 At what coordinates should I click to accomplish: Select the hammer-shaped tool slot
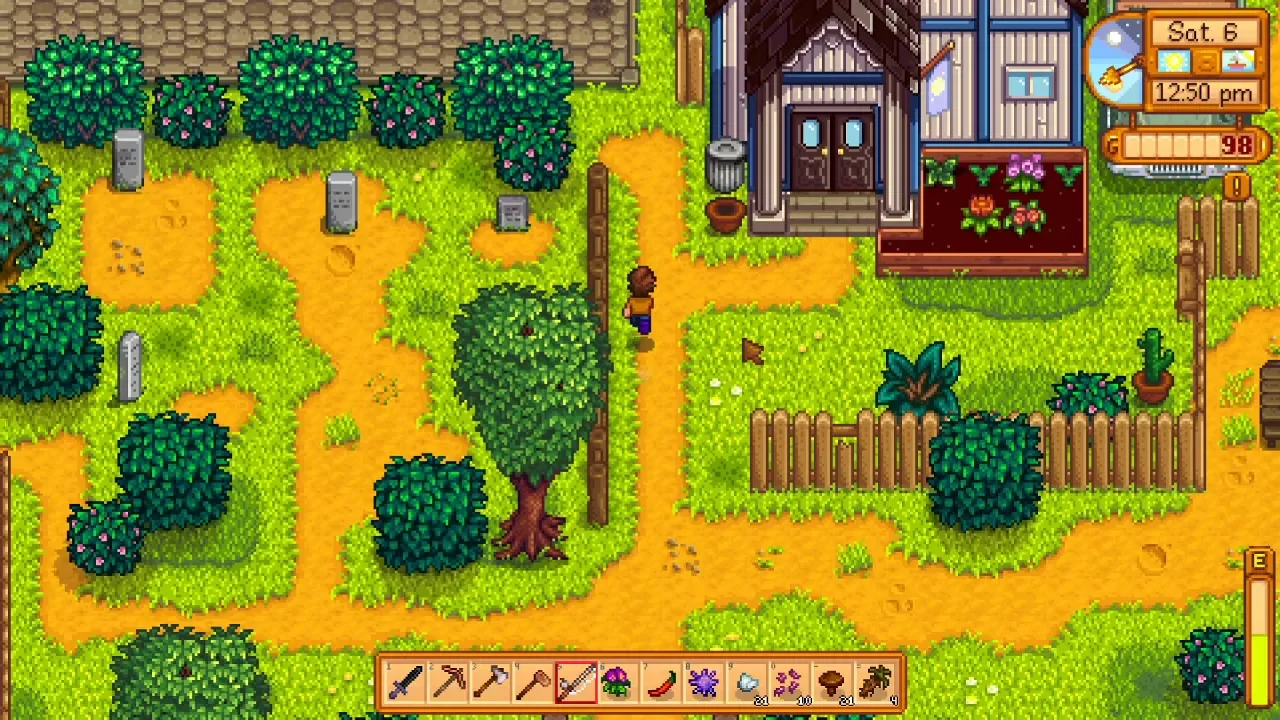coord(534,684)
